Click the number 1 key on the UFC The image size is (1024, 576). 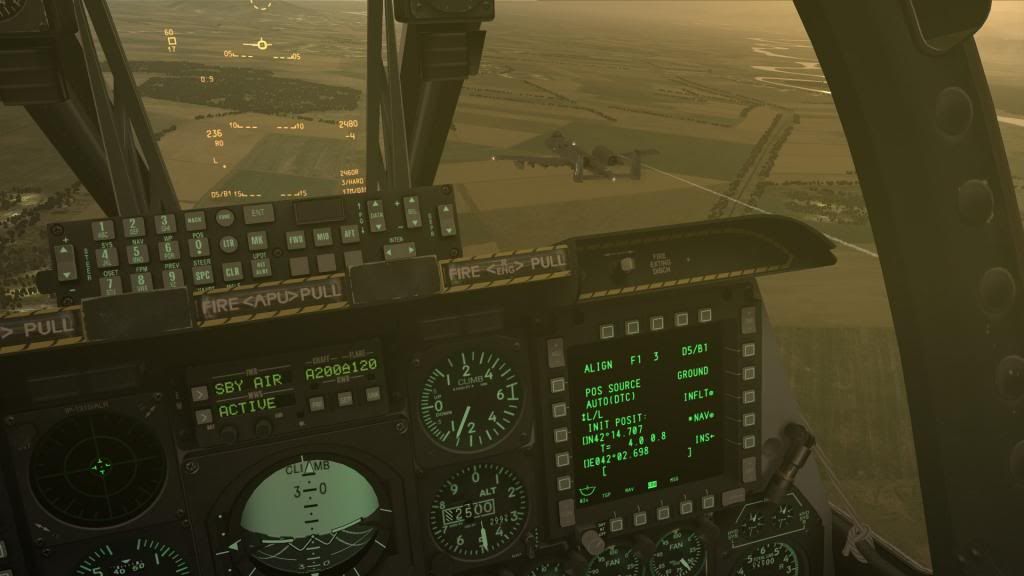103,230
